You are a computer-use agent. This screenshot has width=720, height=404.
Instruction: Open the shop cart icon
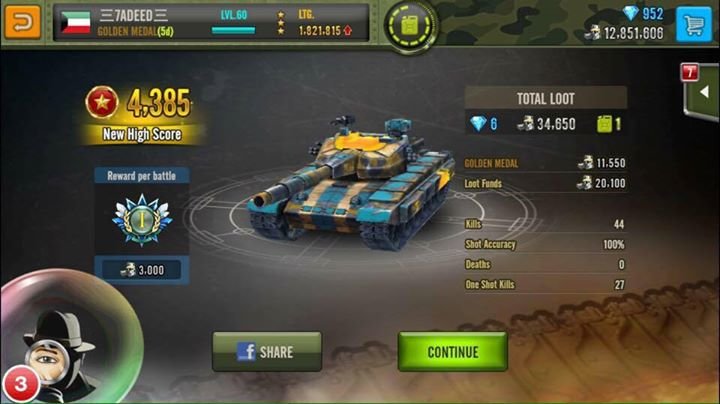coord(693,24)
